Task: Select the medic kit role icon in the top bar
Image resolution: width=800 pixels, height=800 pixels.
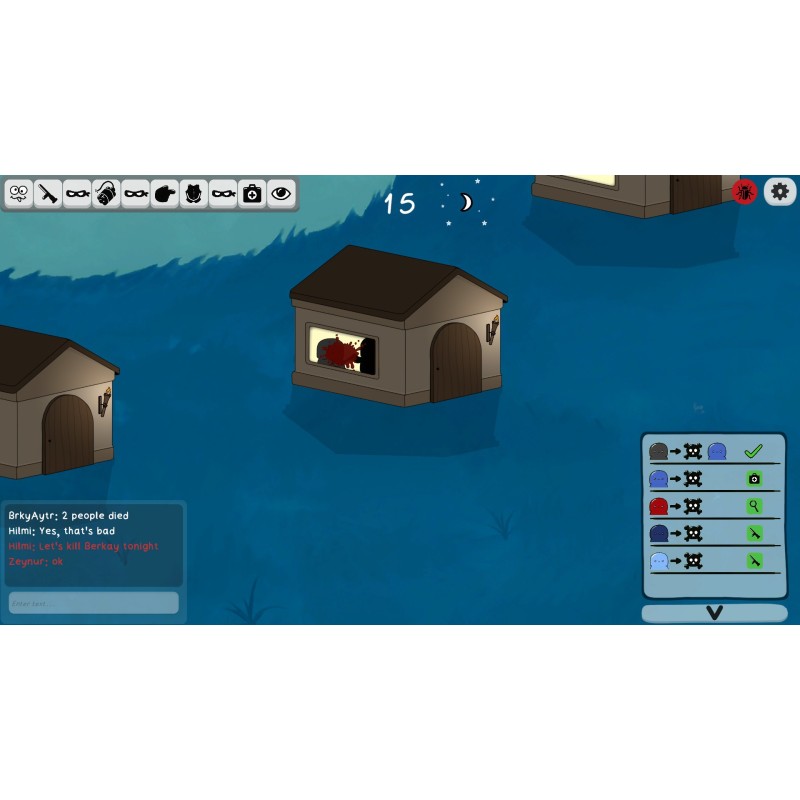Action: (252, 193)
